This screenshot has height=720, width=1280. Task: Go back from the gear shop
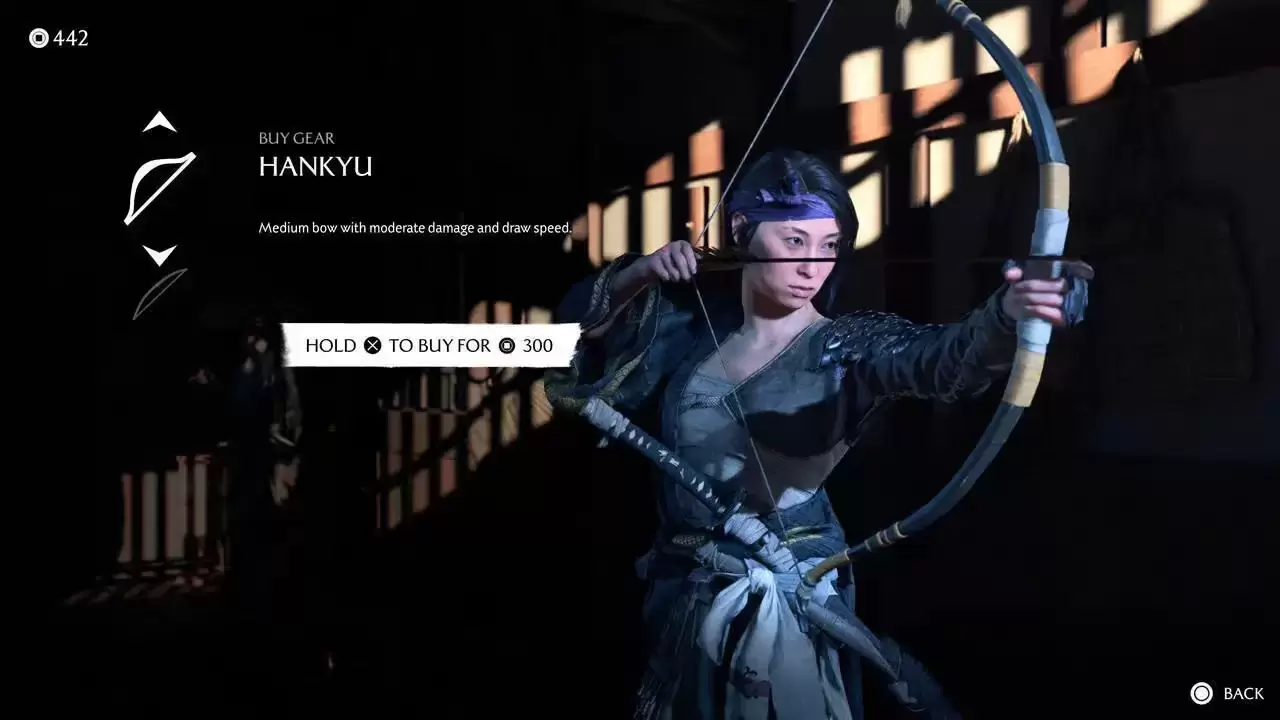tap(1227, 693)
